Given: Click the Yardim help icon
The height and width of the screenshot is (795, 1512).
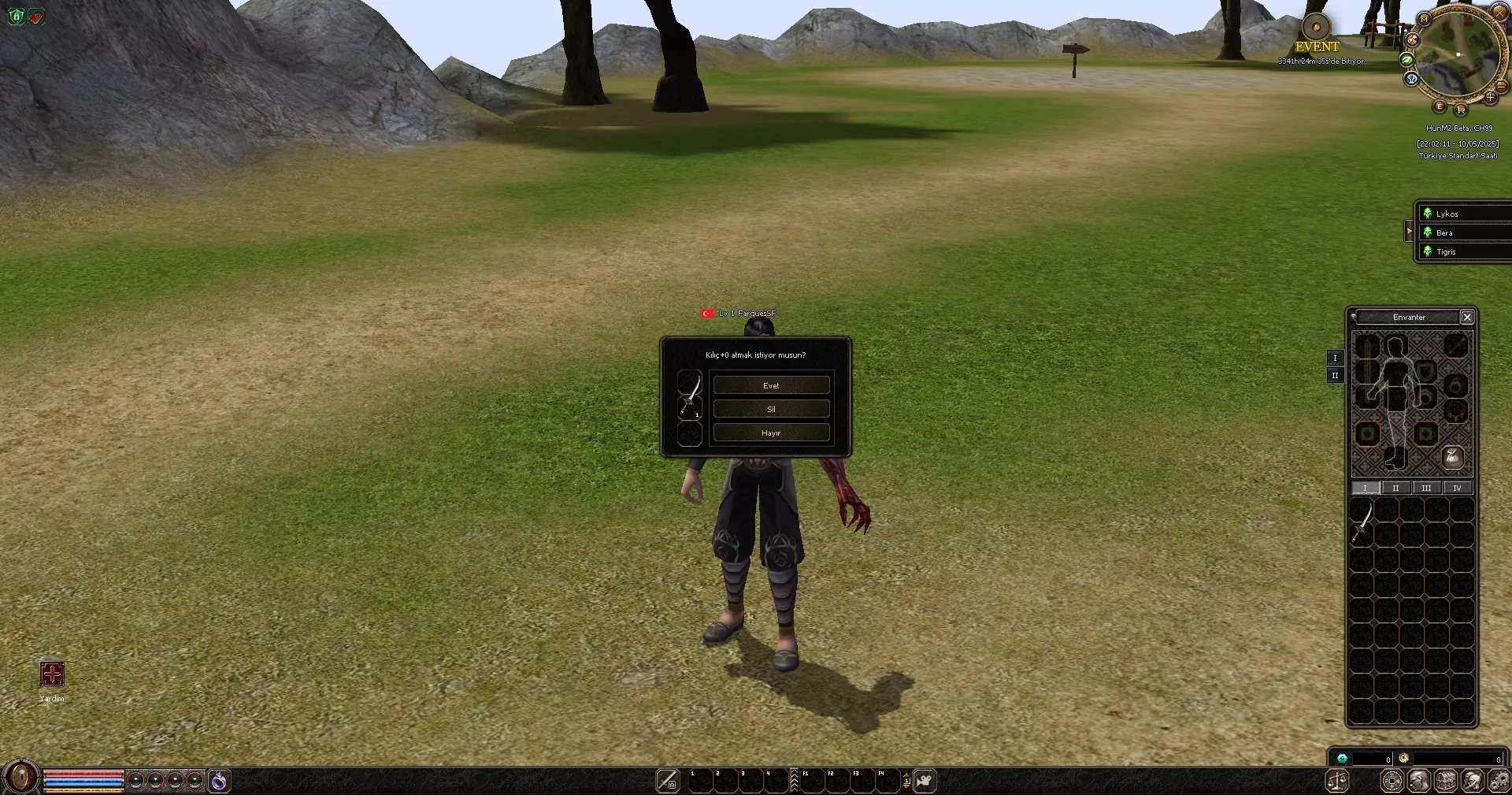Looking at the screenshot, I should (x=51, y=674).
